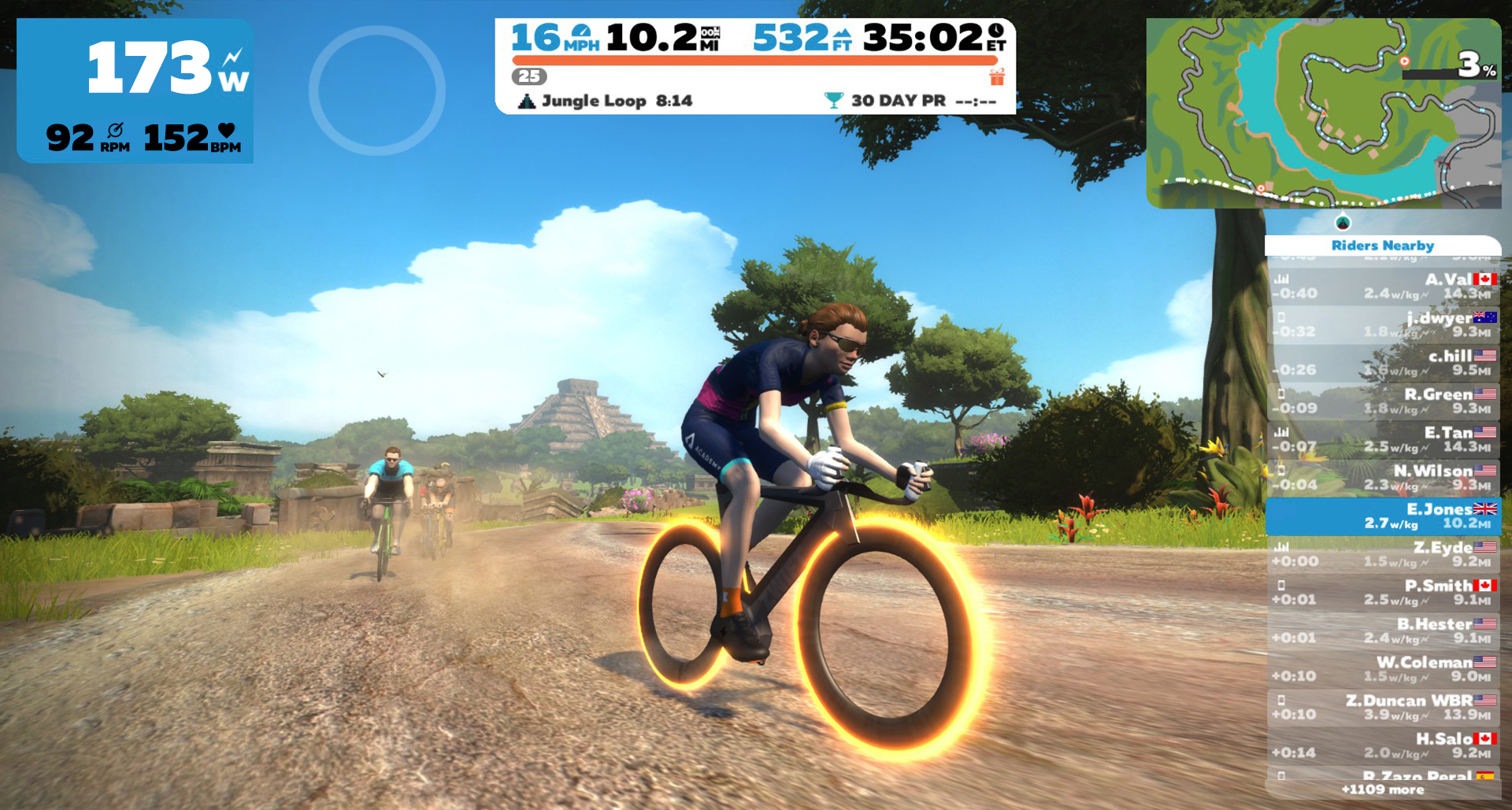Screen dimensions: 1512x810
Task: Select the level 25 badge
Action: click(x=529, y=76)
